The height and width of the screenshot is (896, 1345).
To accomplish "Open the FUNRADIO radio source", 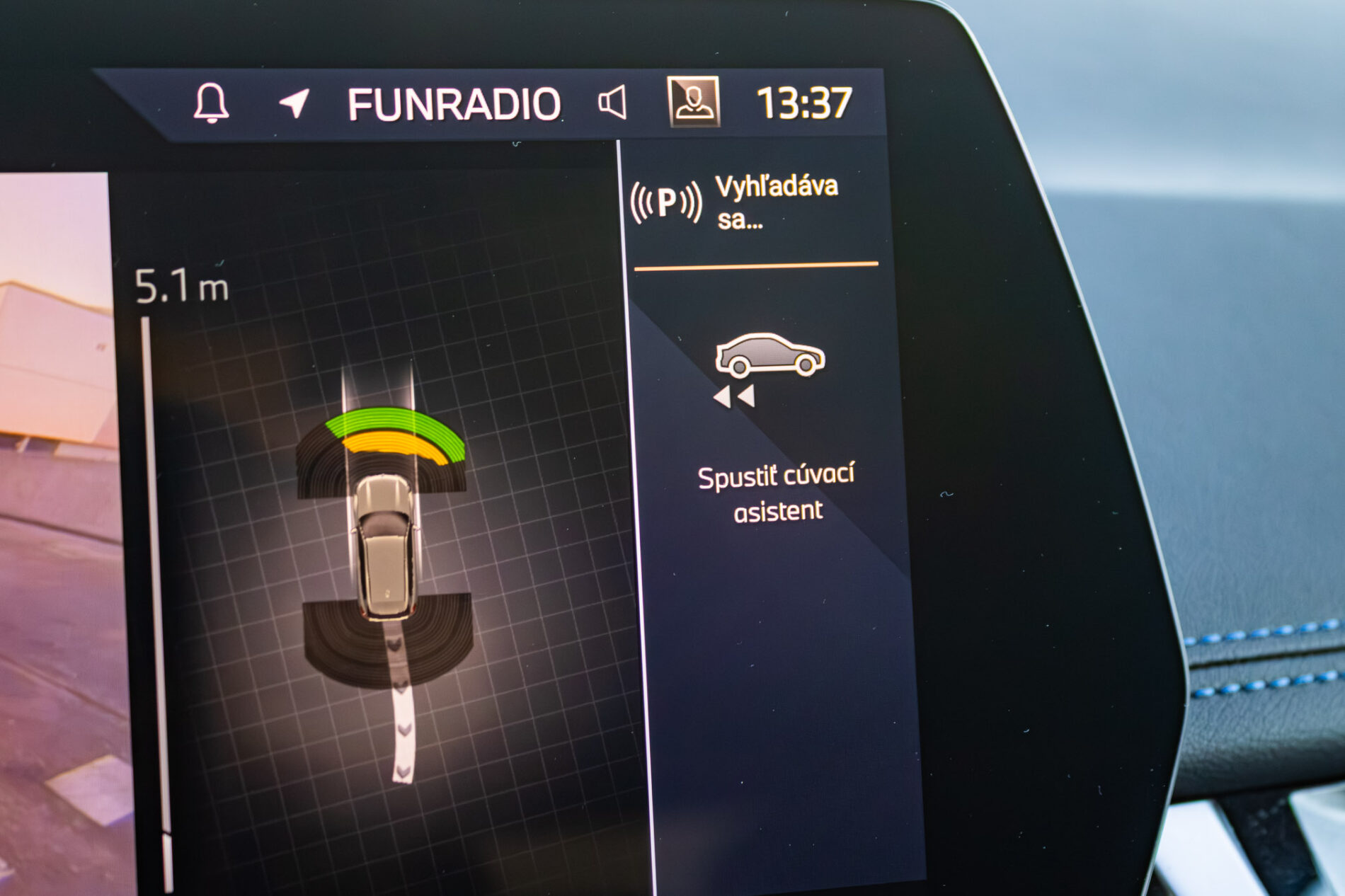I will [x=454, y=104].
